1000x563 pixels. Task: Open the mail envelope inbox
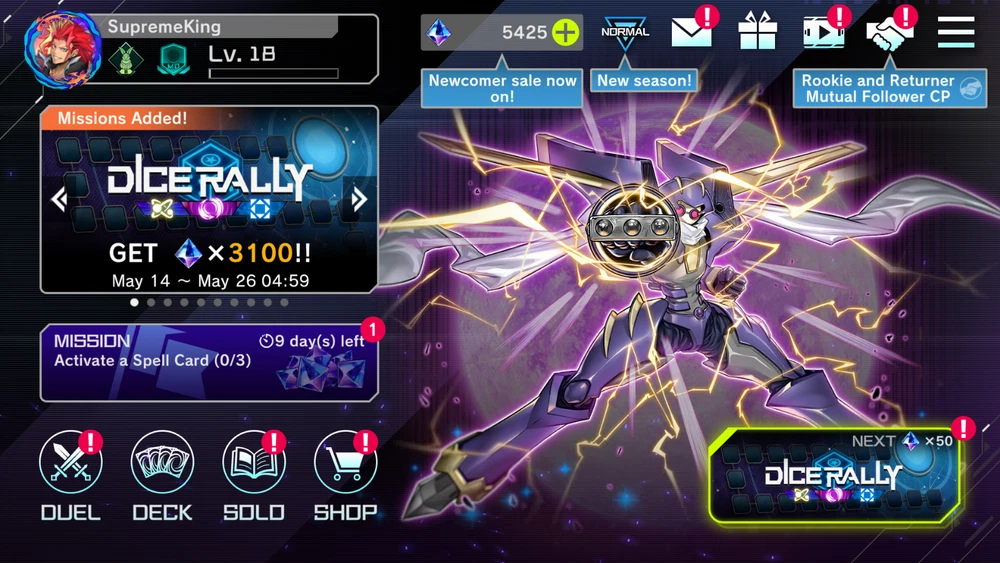click(x=691, y=32)
